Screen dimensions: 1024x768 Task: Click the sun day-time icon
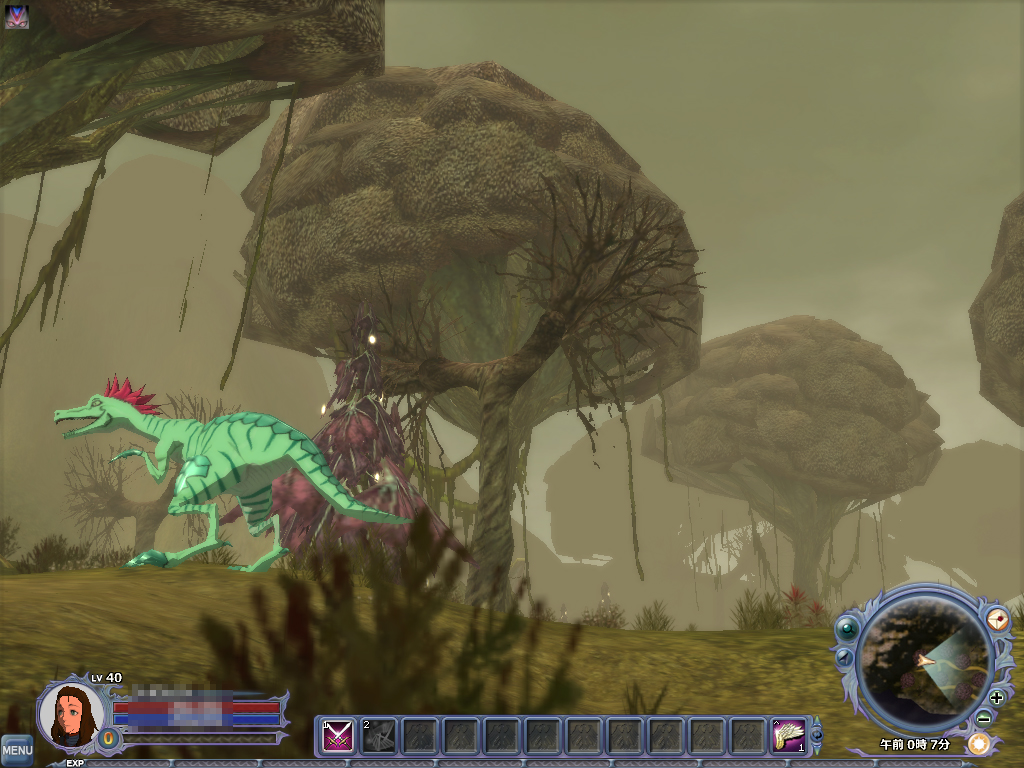[x=978, y=743]
